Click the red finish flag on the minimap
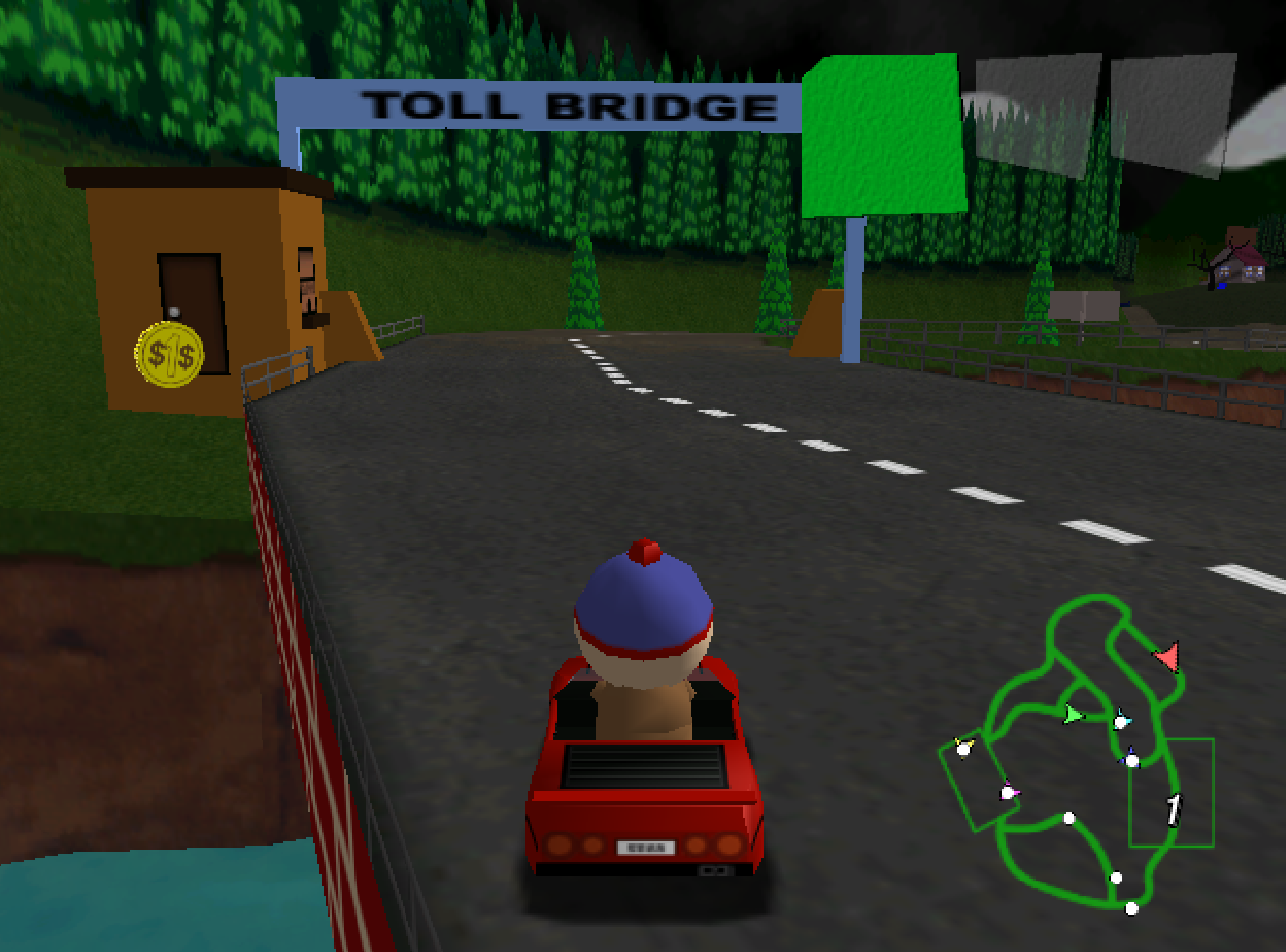 click(x=1168, y=657)
